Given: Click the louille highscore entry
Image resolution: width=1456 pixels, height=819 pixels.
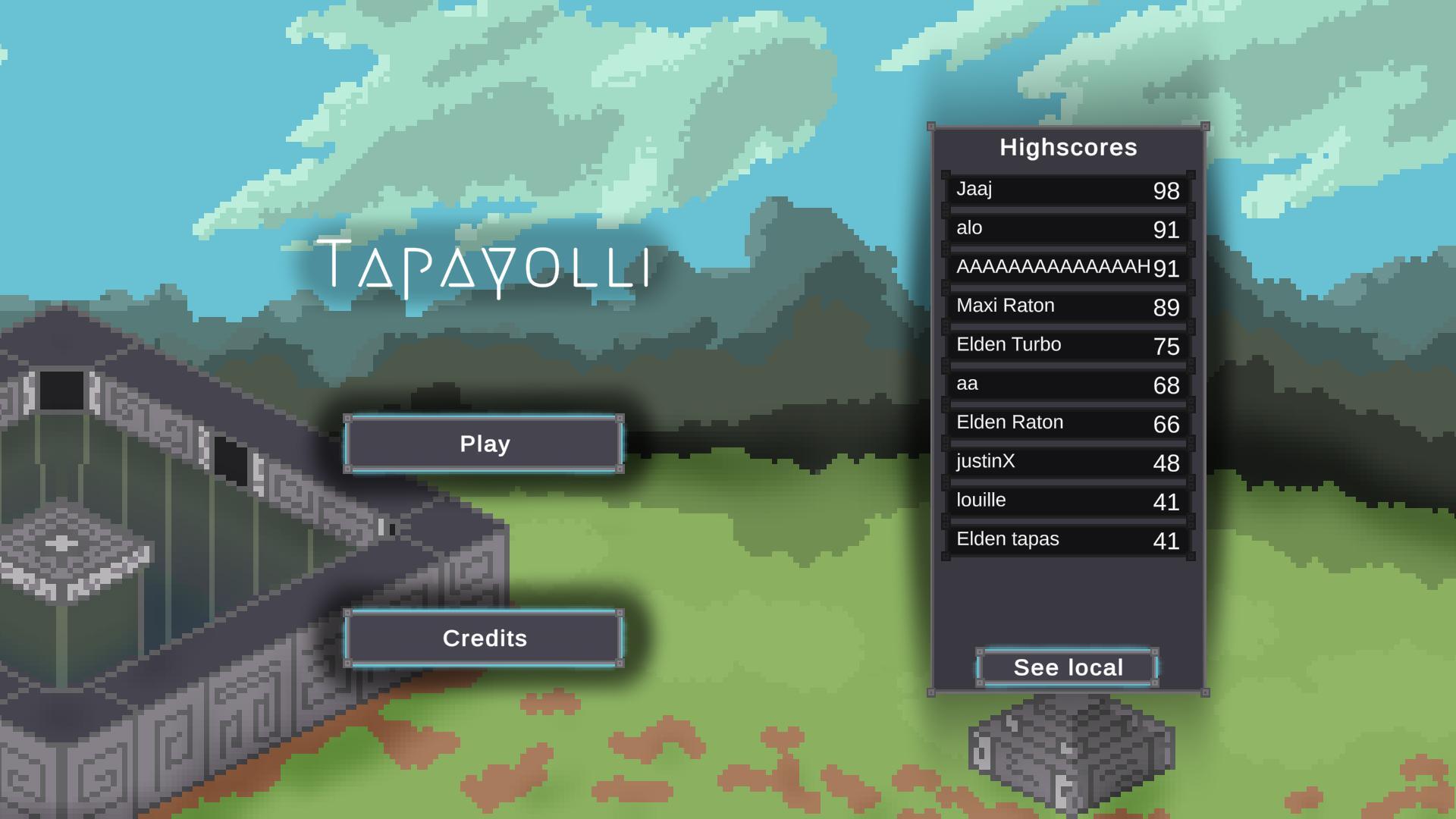Looking at the screenshot, I should pos(1062,500).
